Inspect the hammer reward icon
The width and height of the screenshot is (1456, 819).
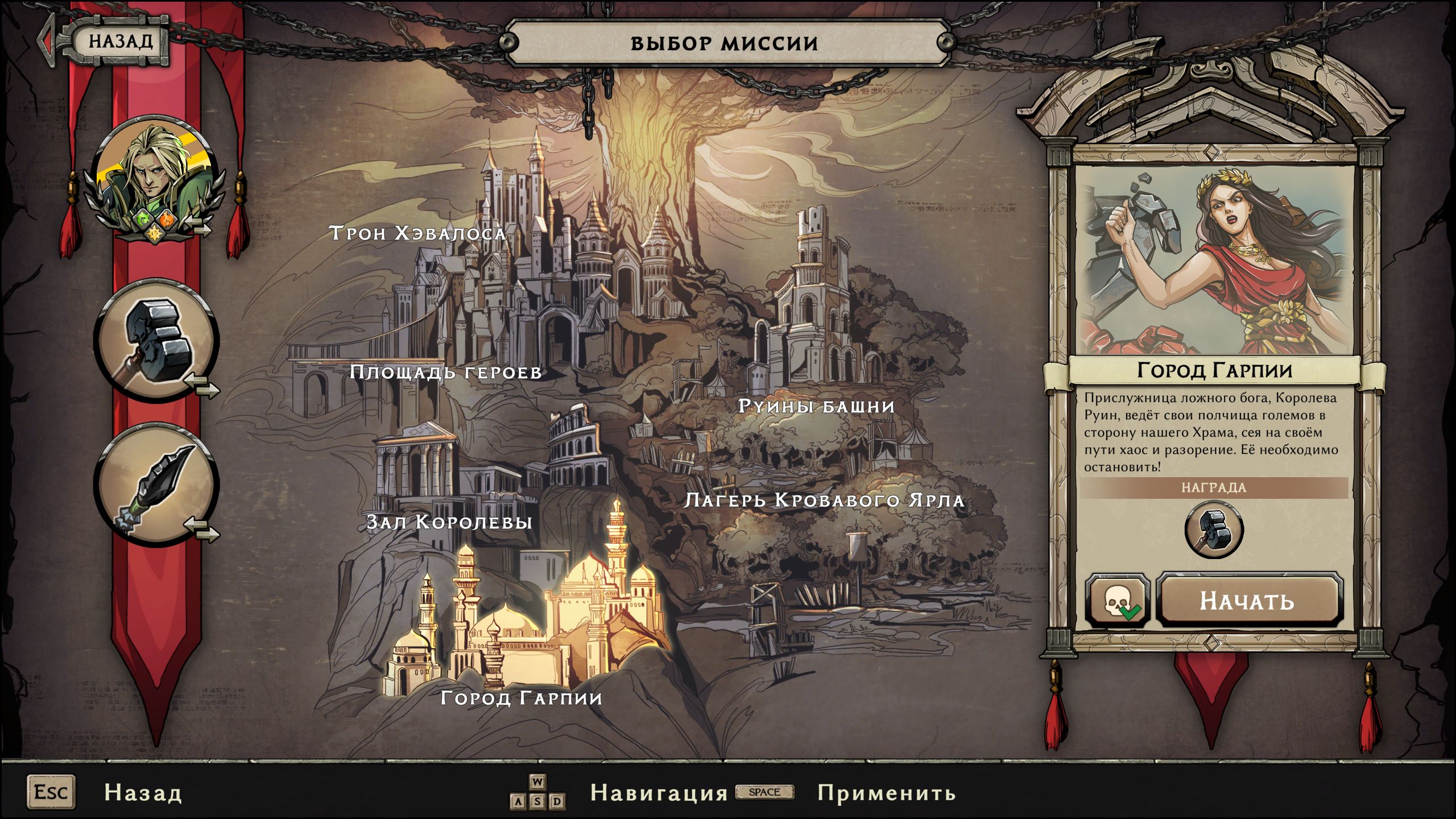pyautogui.click(x=1214, y=530)
